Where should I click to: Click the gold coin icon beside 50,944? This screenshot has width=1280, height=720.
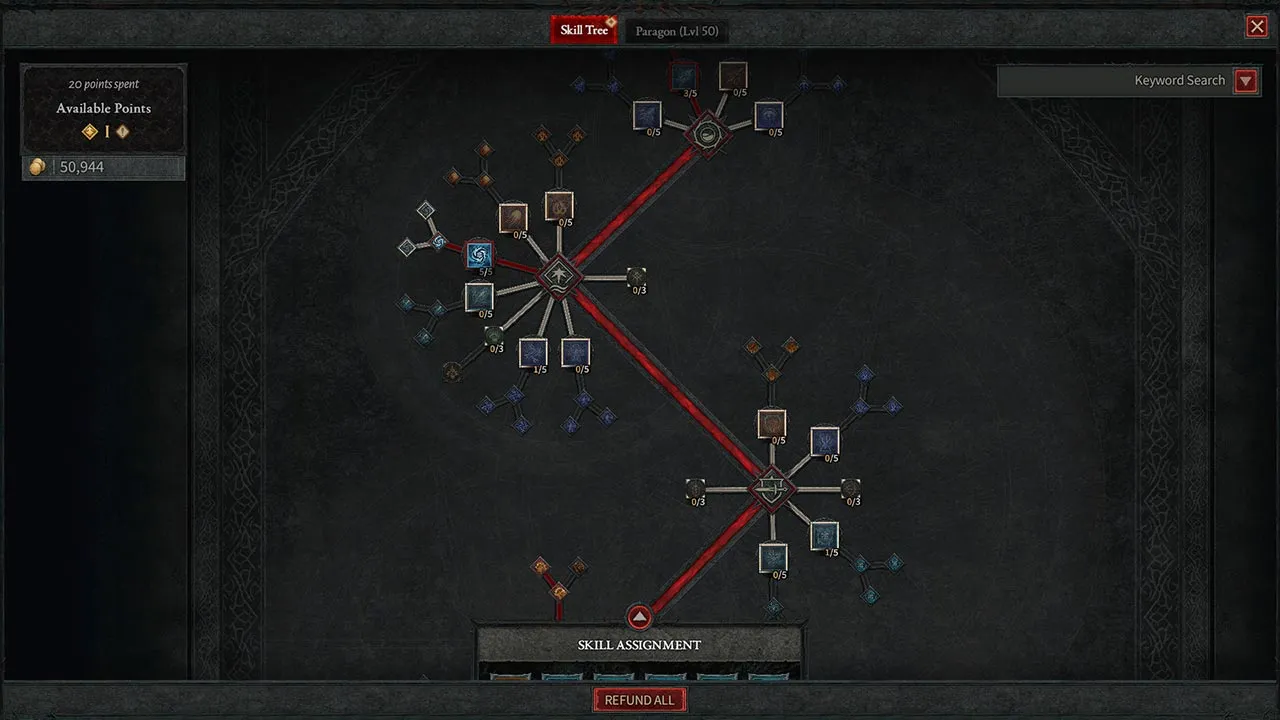pos(36,167)
